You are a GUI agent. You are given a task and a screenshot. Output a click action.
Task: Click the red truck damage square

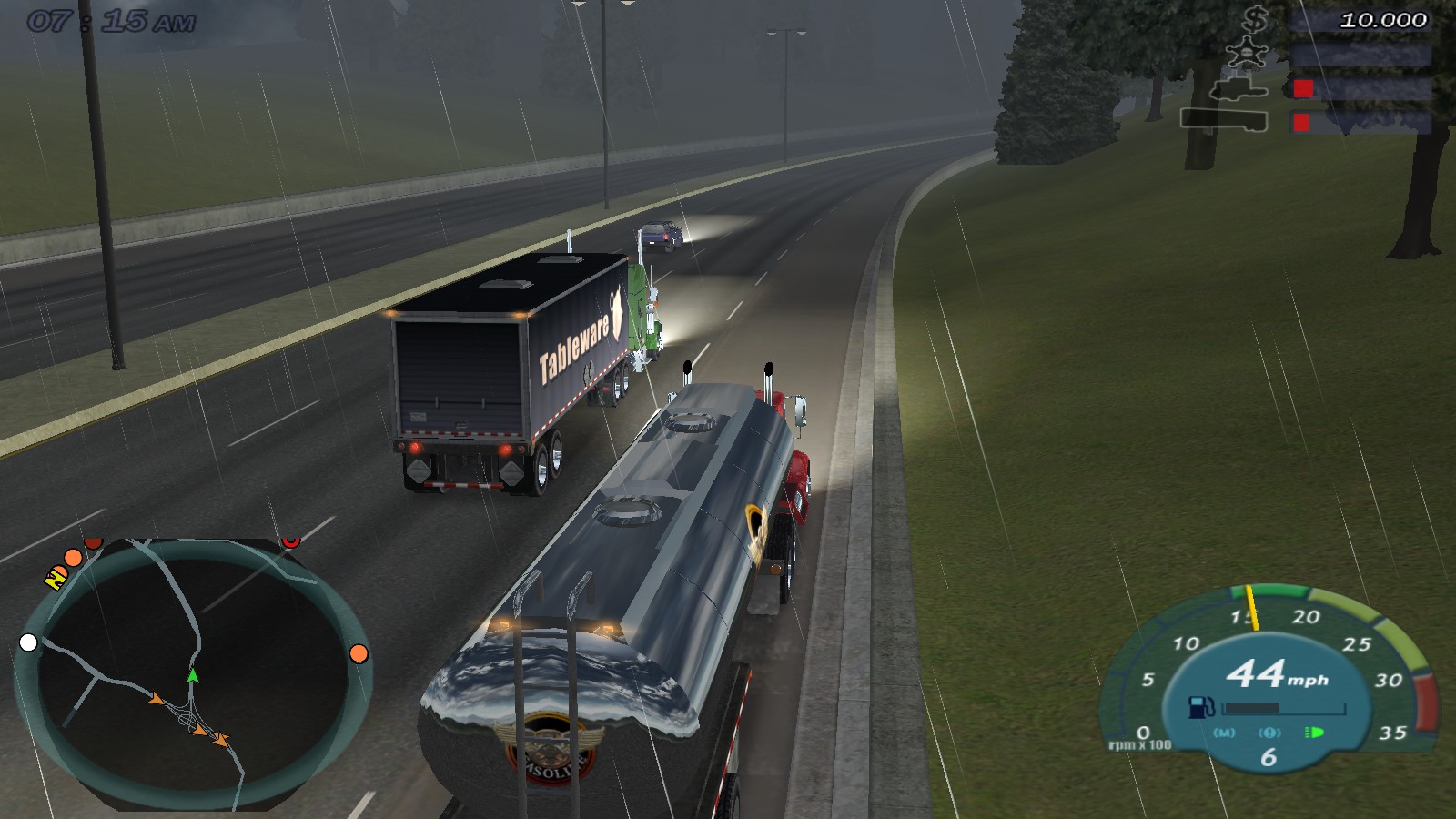1304,89
